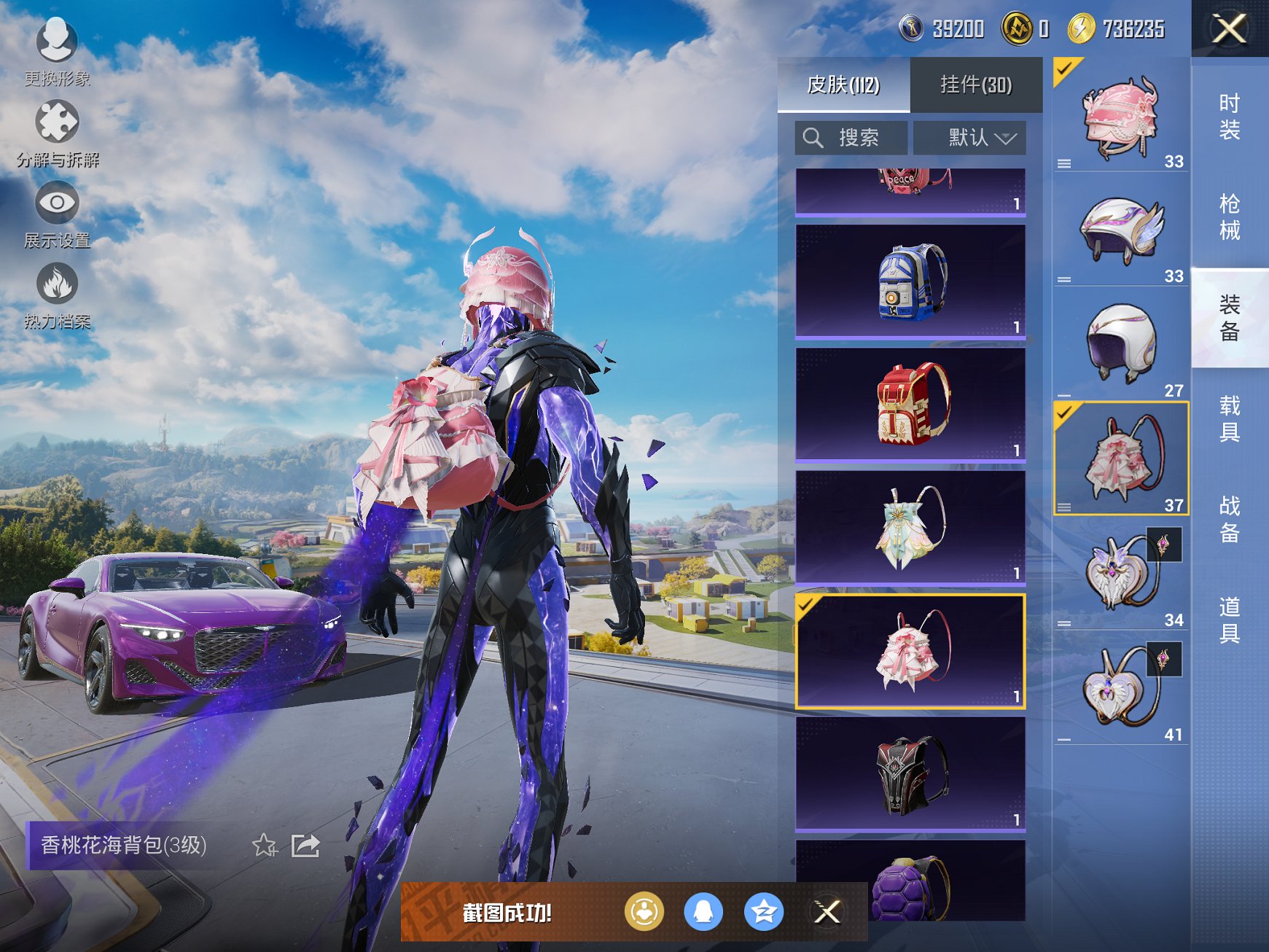Select the blue robot backpack skin
Screen dimensions: 1269x952
pos(910,281)
